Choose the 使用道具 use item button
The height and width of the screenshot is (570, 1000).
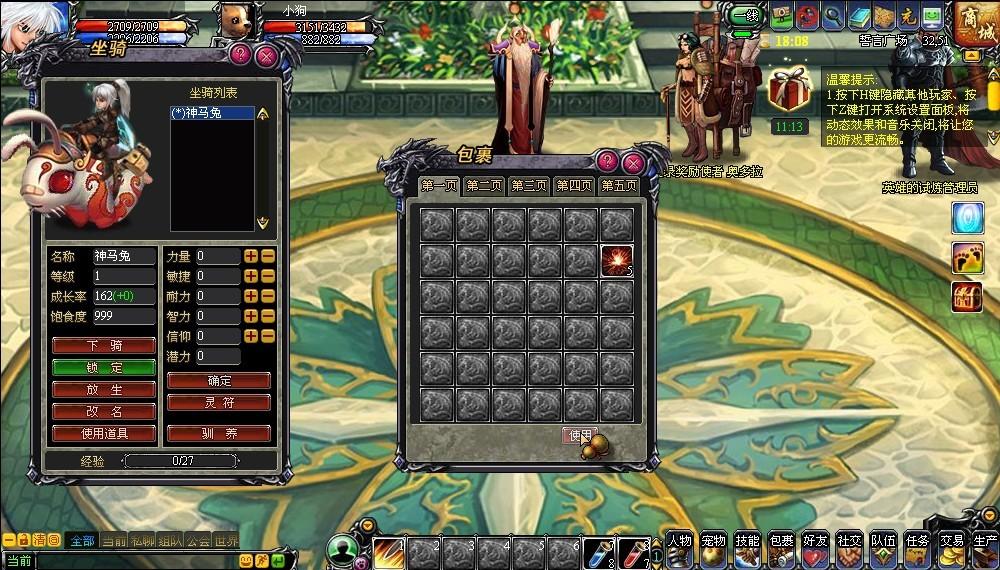[104, 434]
